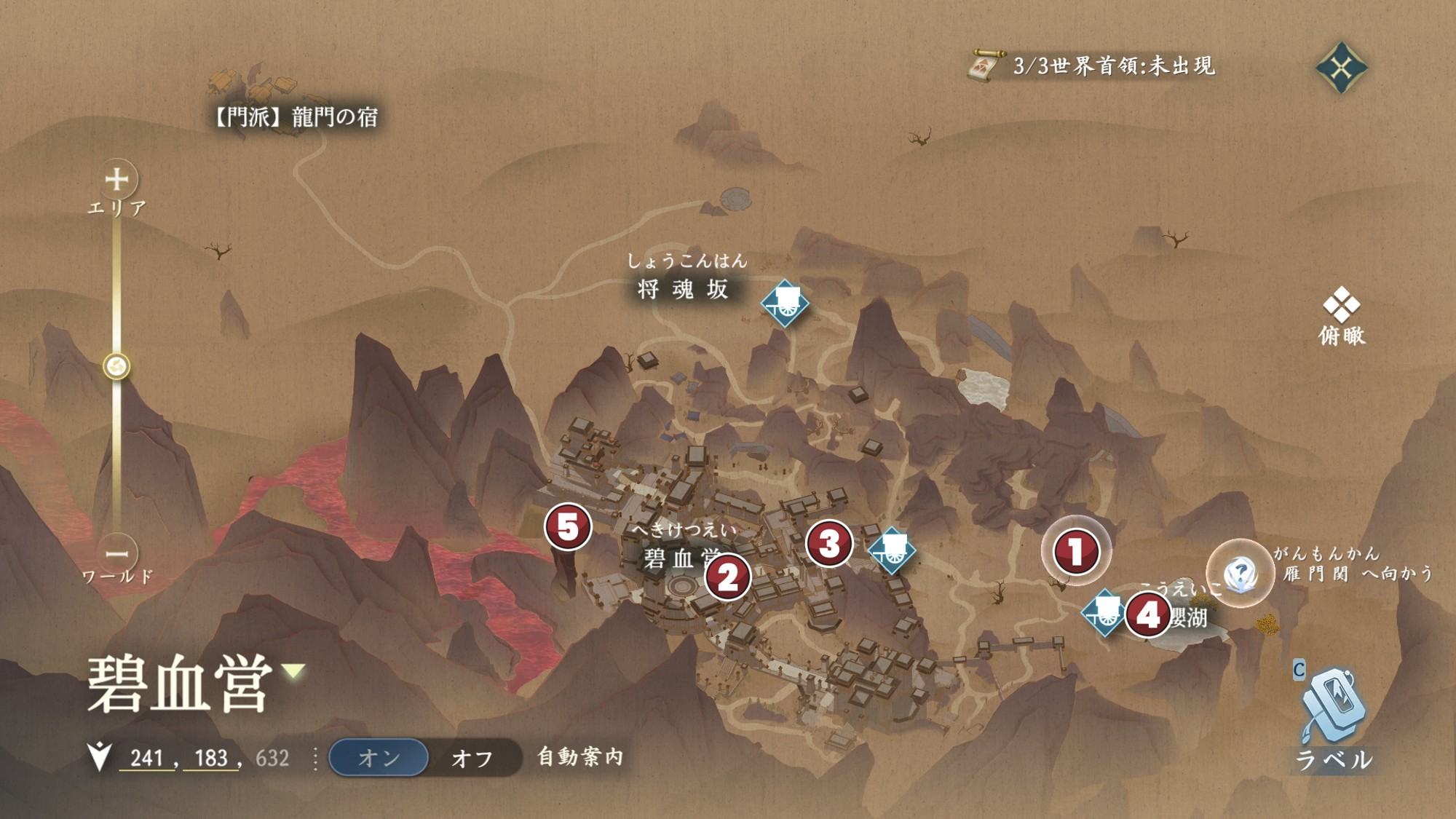Select map marker number 2

coord(727,577)
